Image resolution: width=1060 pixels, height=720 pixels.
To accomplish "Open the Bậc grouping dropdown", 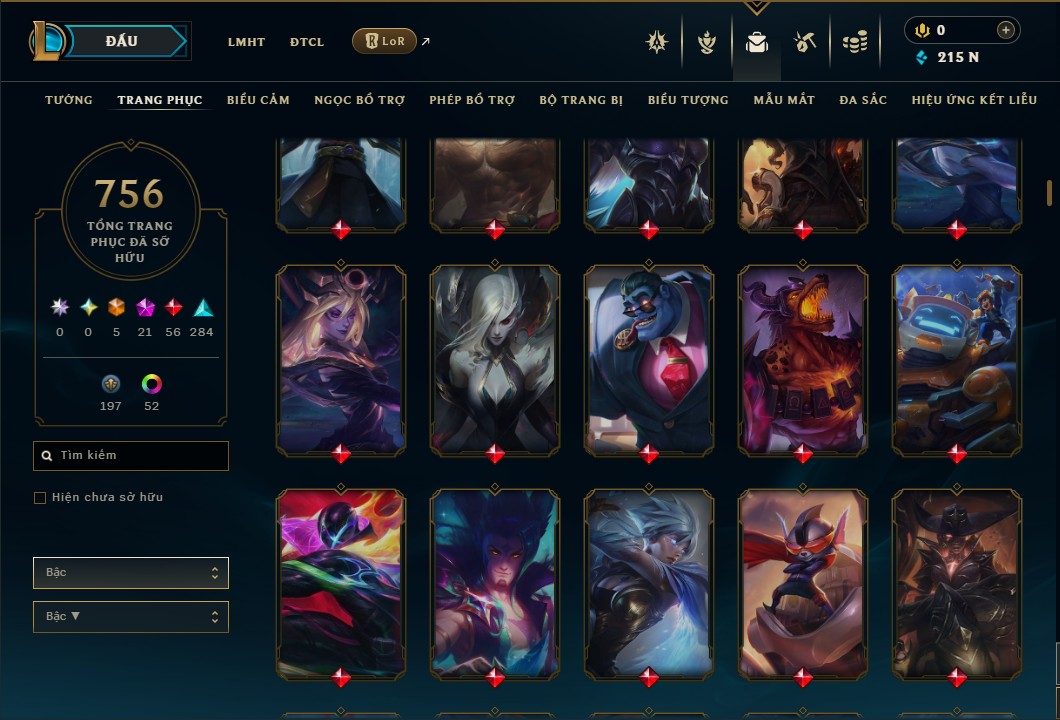I will coord(131,573).
